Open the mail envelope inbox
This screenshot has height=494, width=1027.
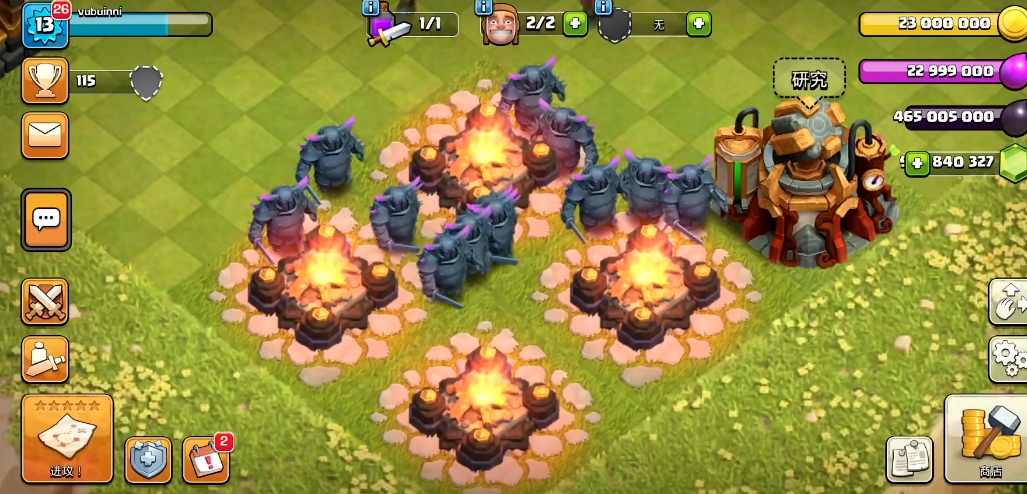tap(46, 135)
